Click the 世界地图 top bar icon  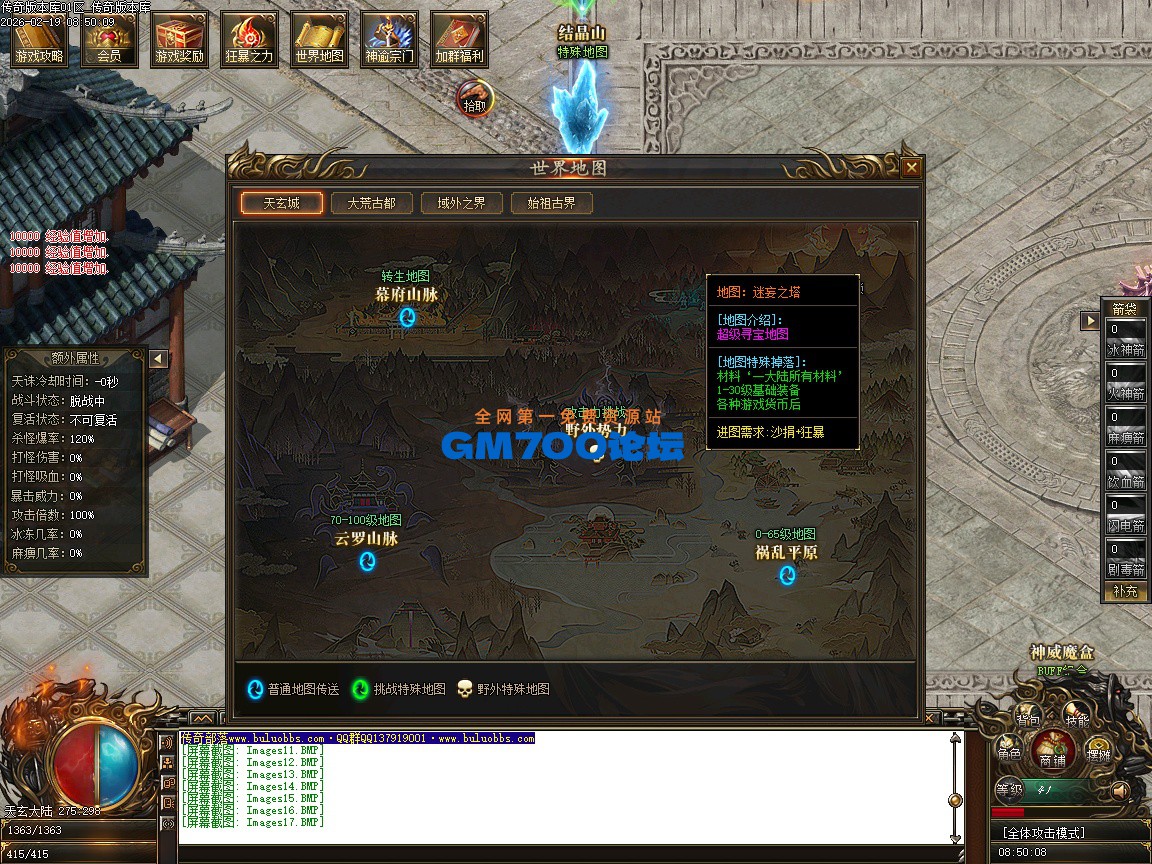[319, 41]
